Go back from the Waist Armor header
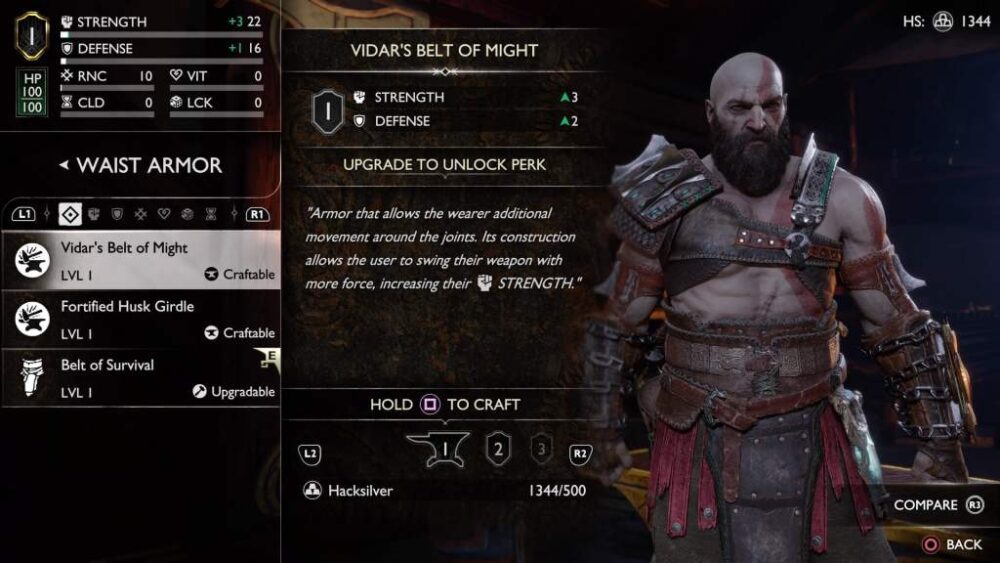Image resolution: width=1000 pixels, height=563 pixels. 64,165
